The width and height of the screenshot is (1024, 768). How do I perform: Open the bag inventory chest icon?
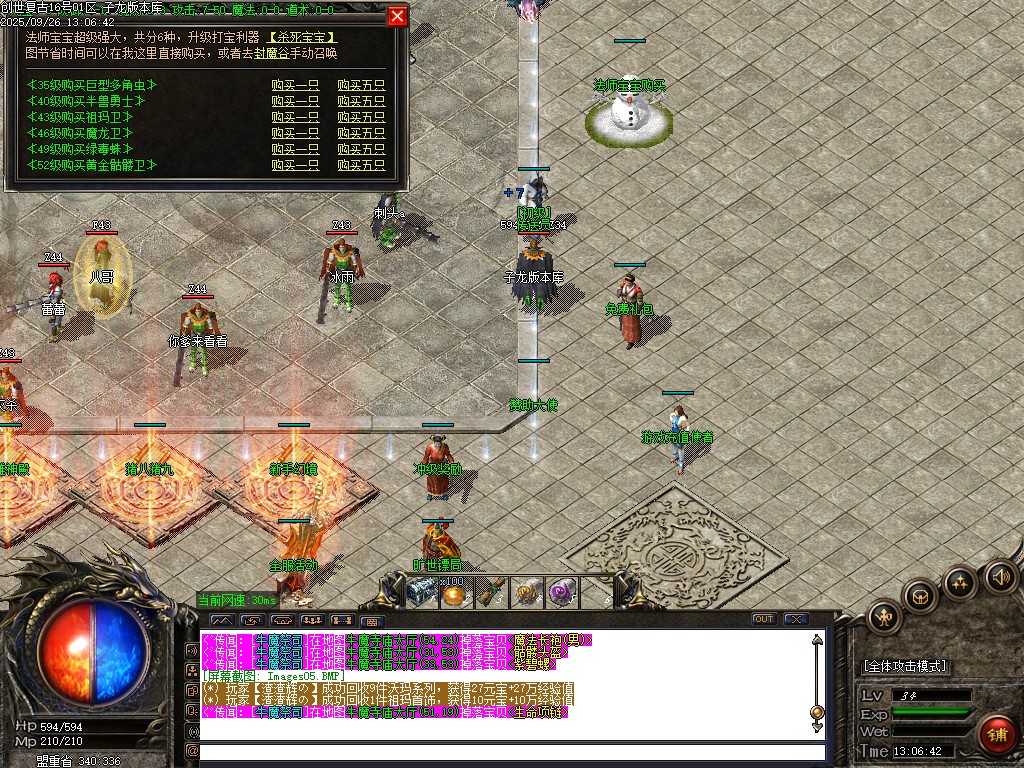click(x=921, y=597)
